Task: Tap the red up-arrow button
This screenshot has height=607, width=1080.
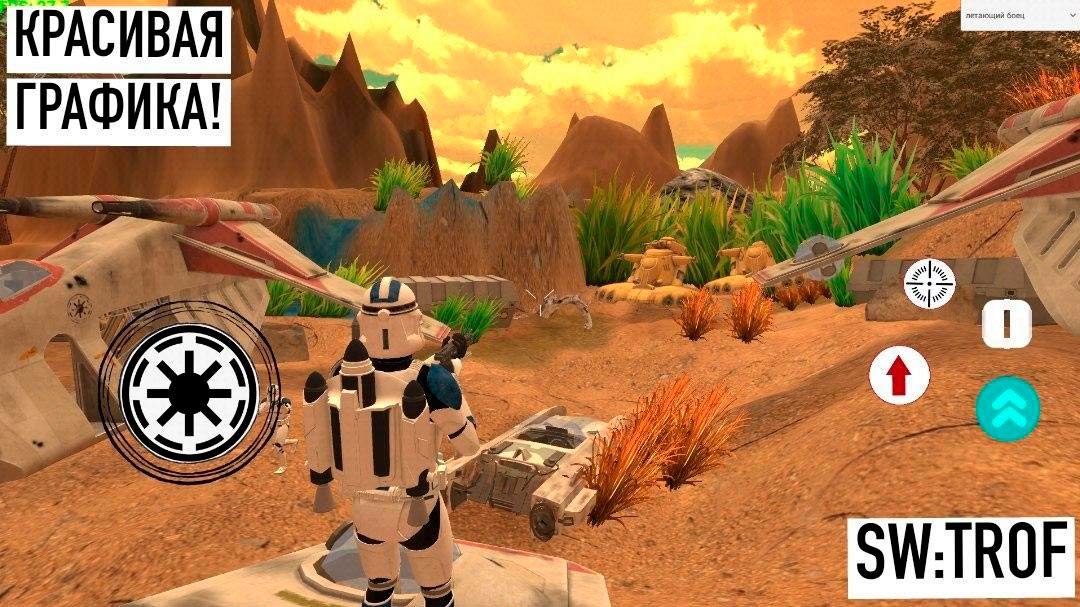Action: click(899, 376)
